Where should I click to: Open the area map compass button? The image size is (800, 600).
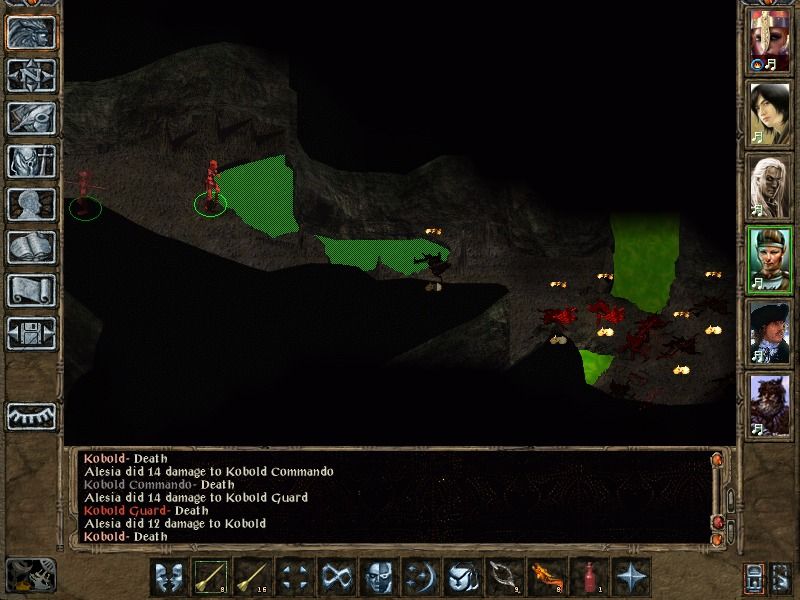(x=31, y=75)
